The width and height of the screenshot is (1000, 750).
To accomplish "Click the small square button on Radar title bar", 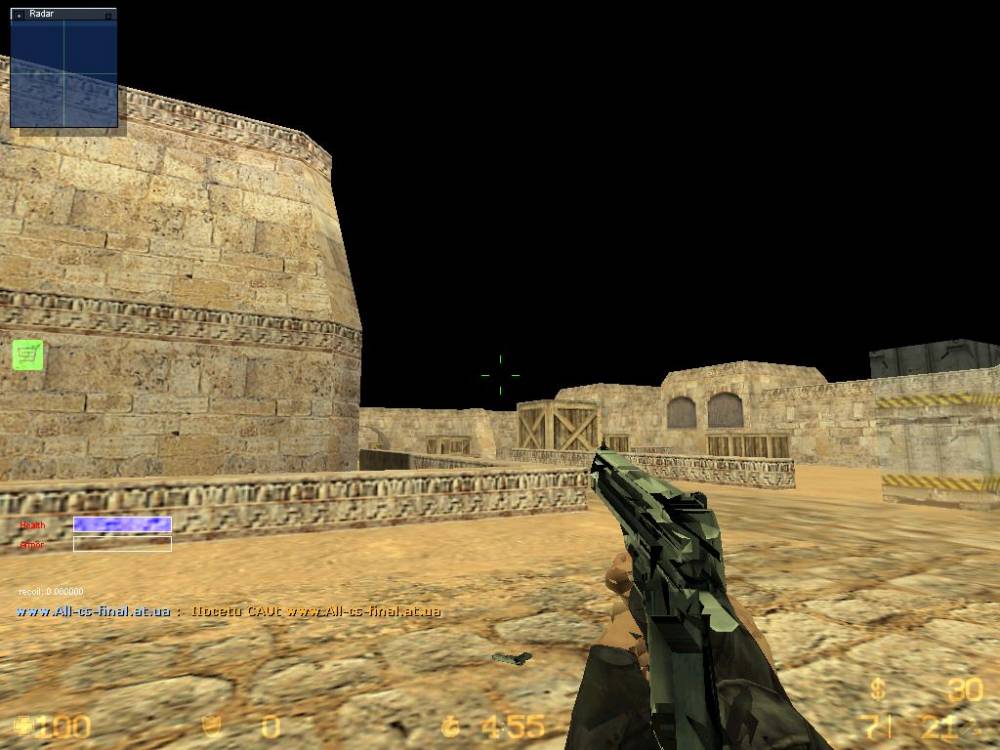I will pyautogui.click(x=109, y=15).
